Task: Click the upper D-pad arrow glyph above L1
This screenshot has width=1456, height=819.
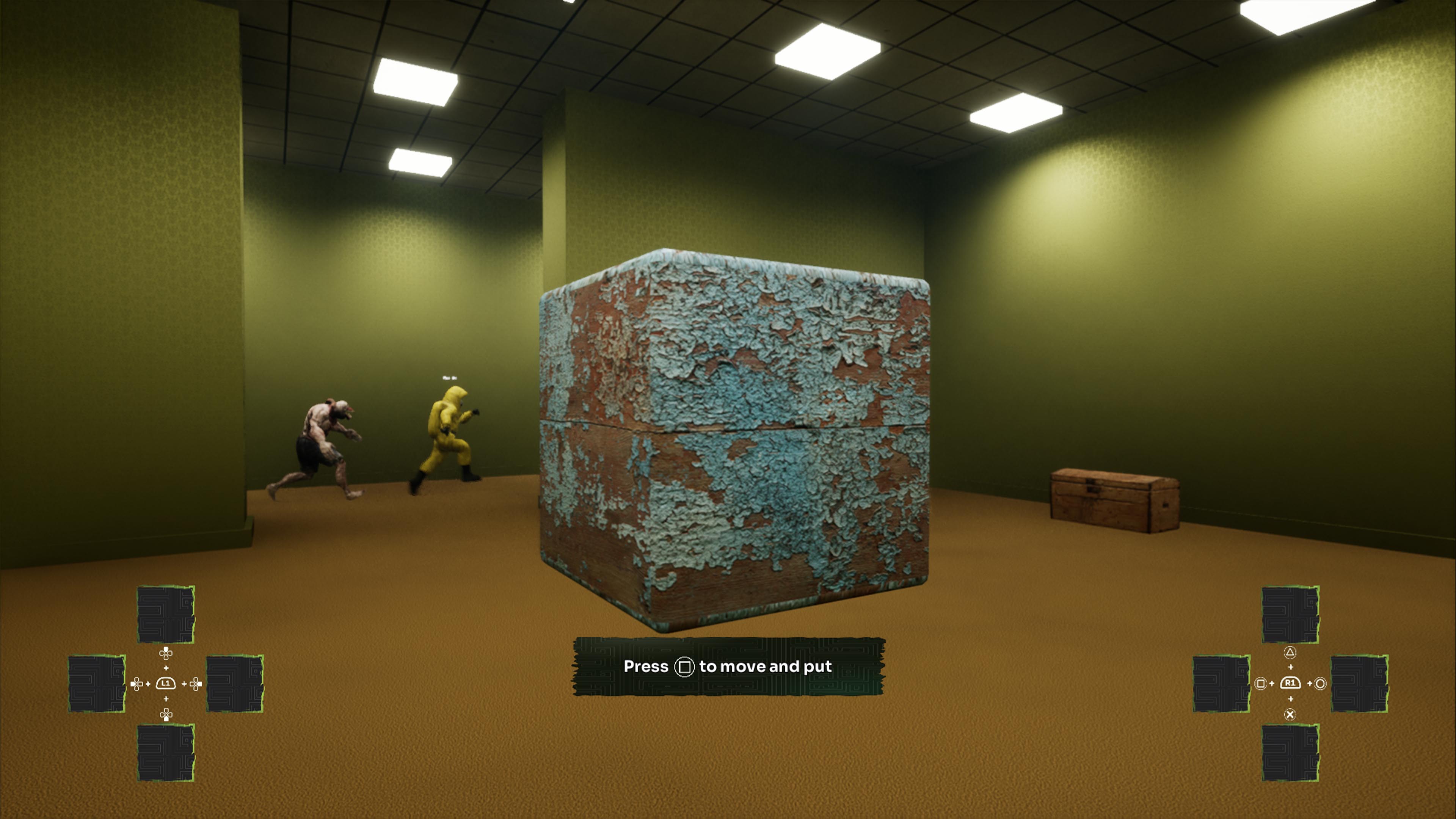Action: 166,654
